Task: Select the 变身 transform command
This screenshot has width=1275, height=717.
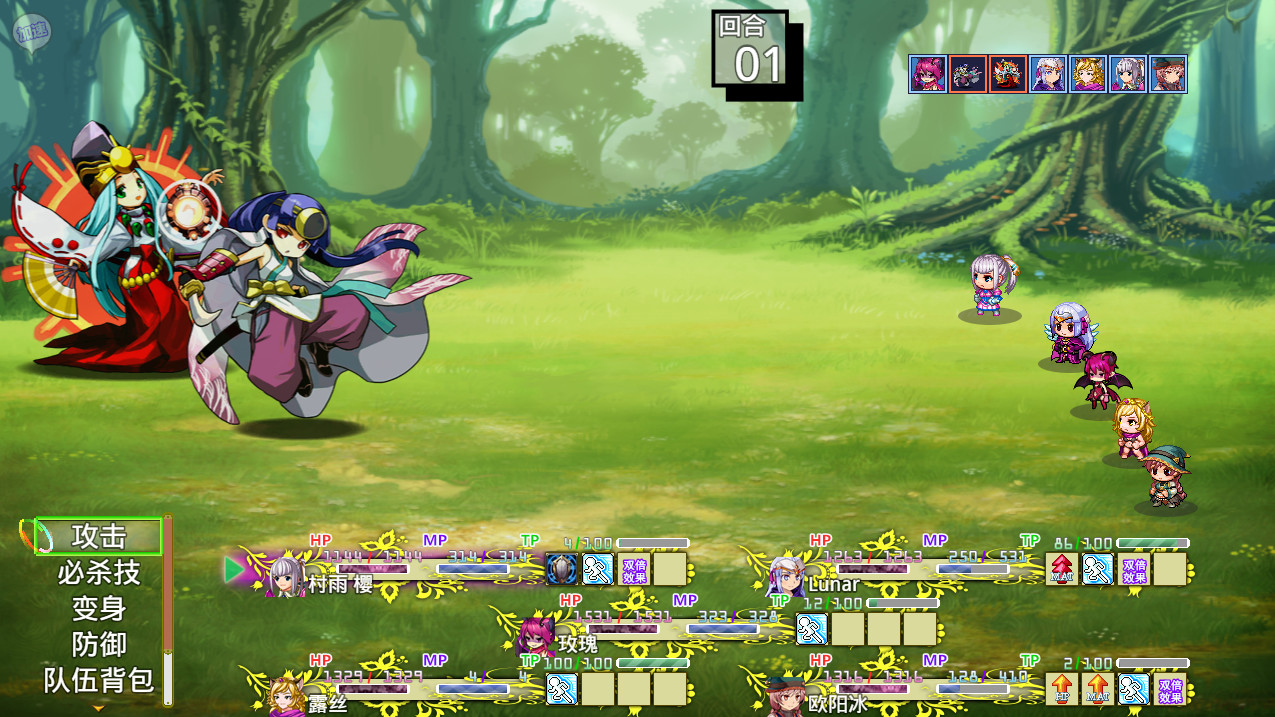Action: tap(98, 608)
